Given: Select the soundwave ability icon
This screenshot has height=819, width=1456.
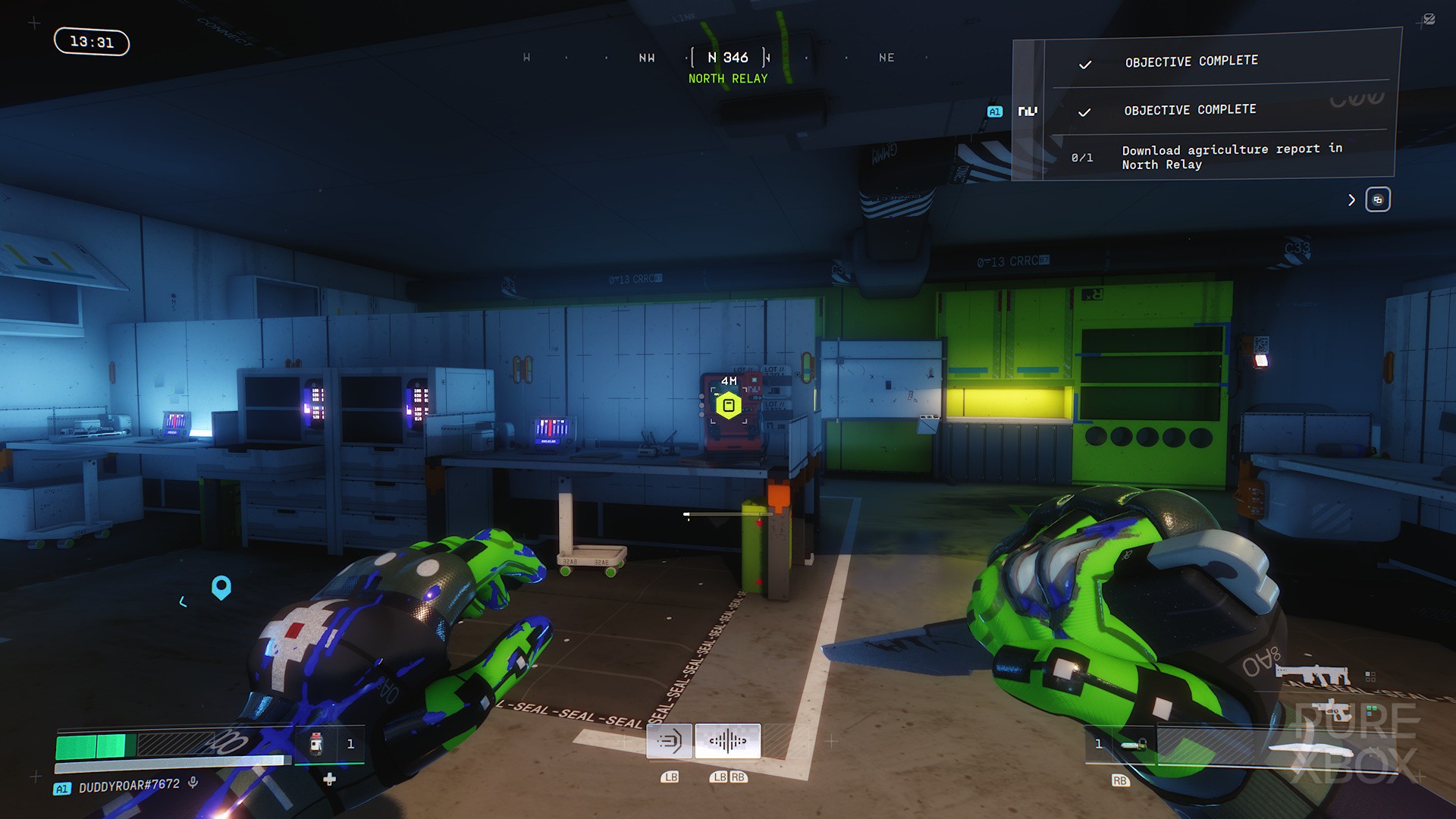Looking at the screenshot, I should pyautogui.click(x=727, y=741).
